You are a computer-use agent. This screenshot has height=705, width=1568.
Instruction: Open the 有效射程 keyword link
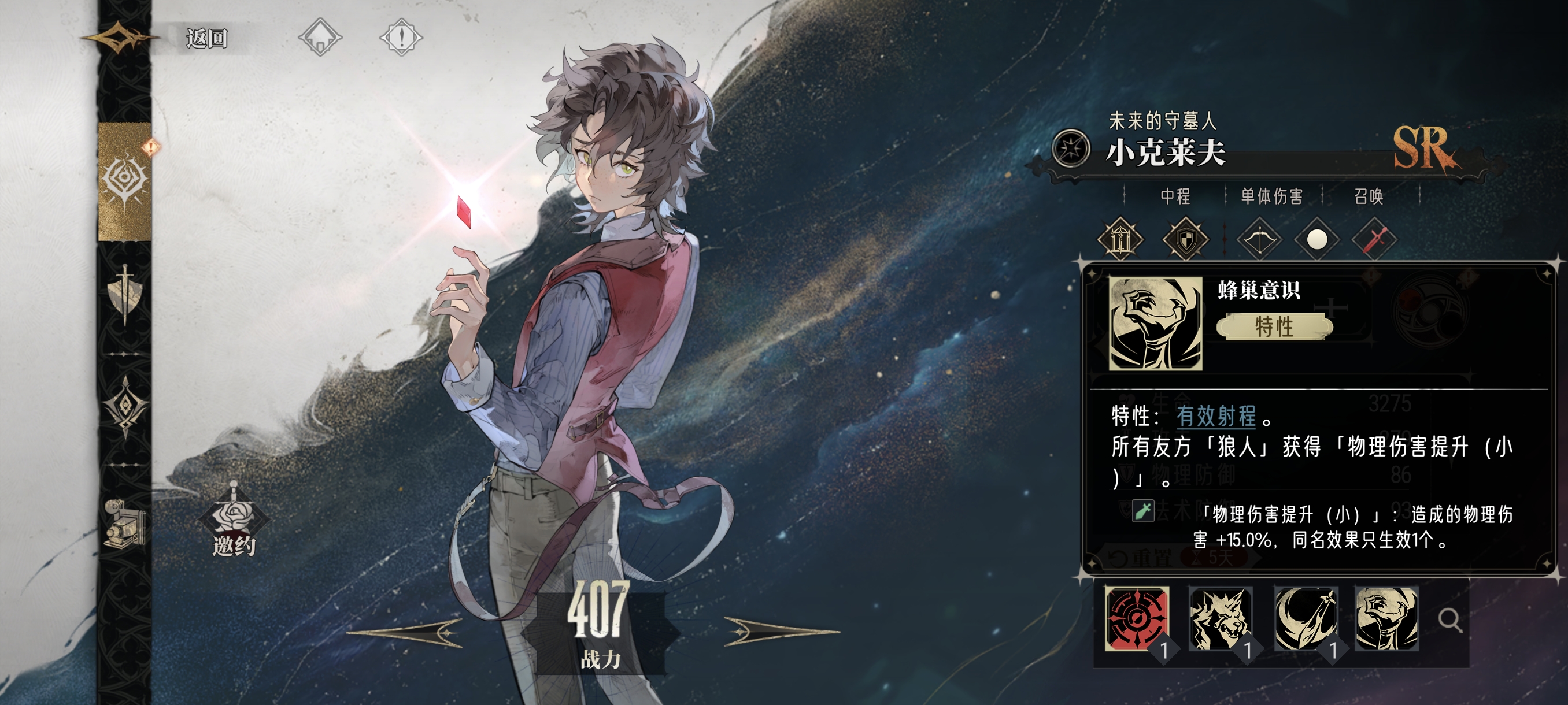[1215, 416]
